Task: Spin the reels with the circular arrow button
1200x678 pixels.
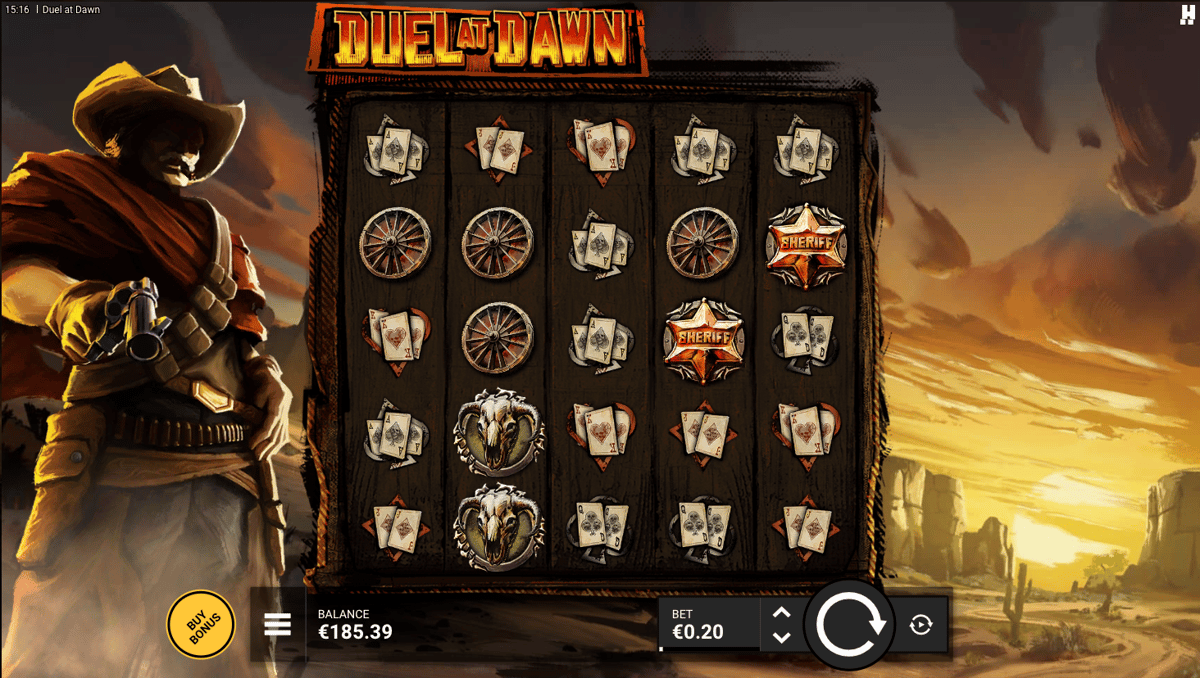Action: click(x=850, y=625)
